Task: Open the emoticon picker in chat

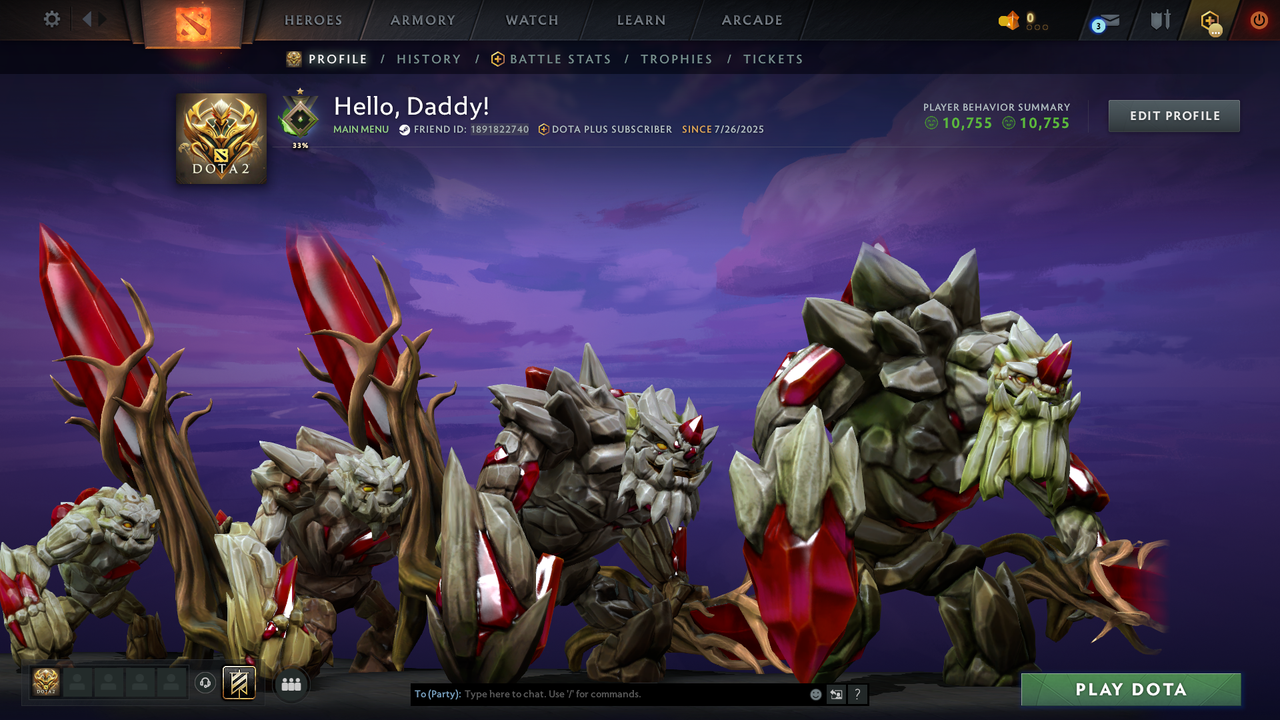Action: [x=814, y=693]
